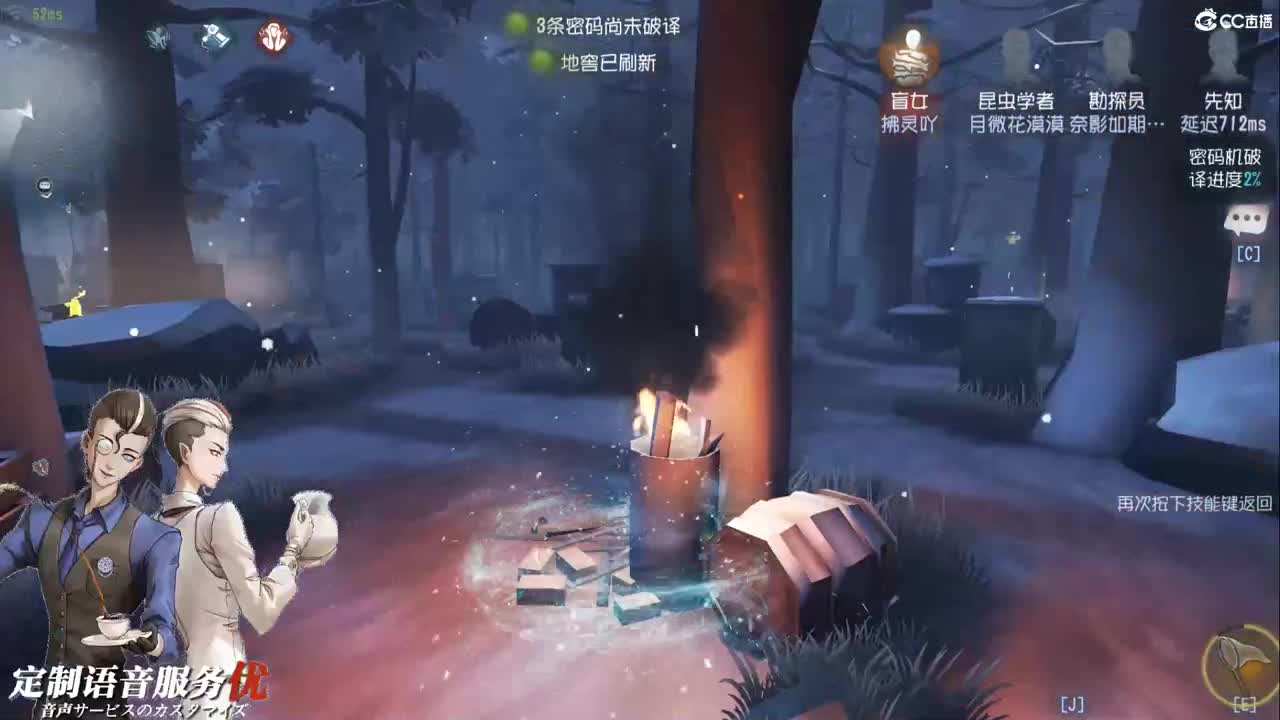Click the small emote icon on the left edge
Screen dimensions: 1280x720
click(45, 186)
